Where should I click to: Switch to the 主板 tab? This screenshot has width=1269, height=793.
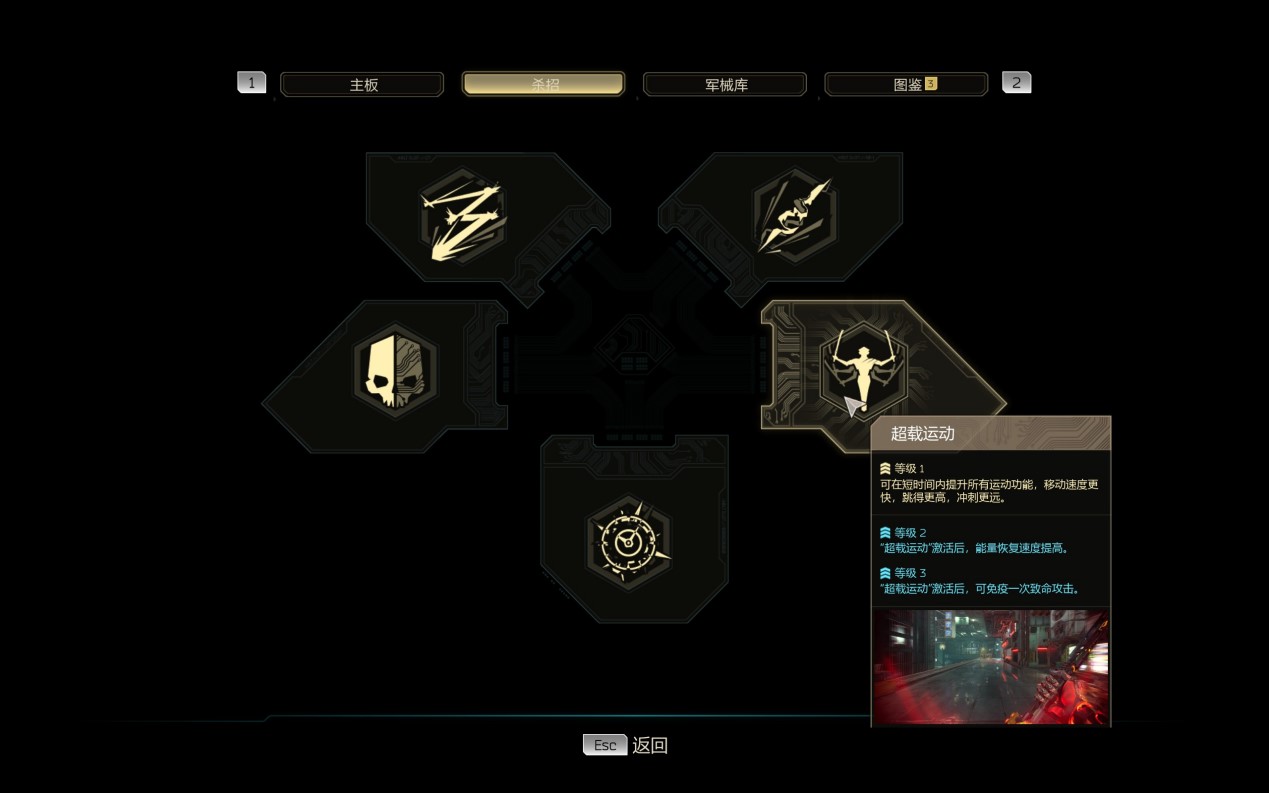(362, 85)
